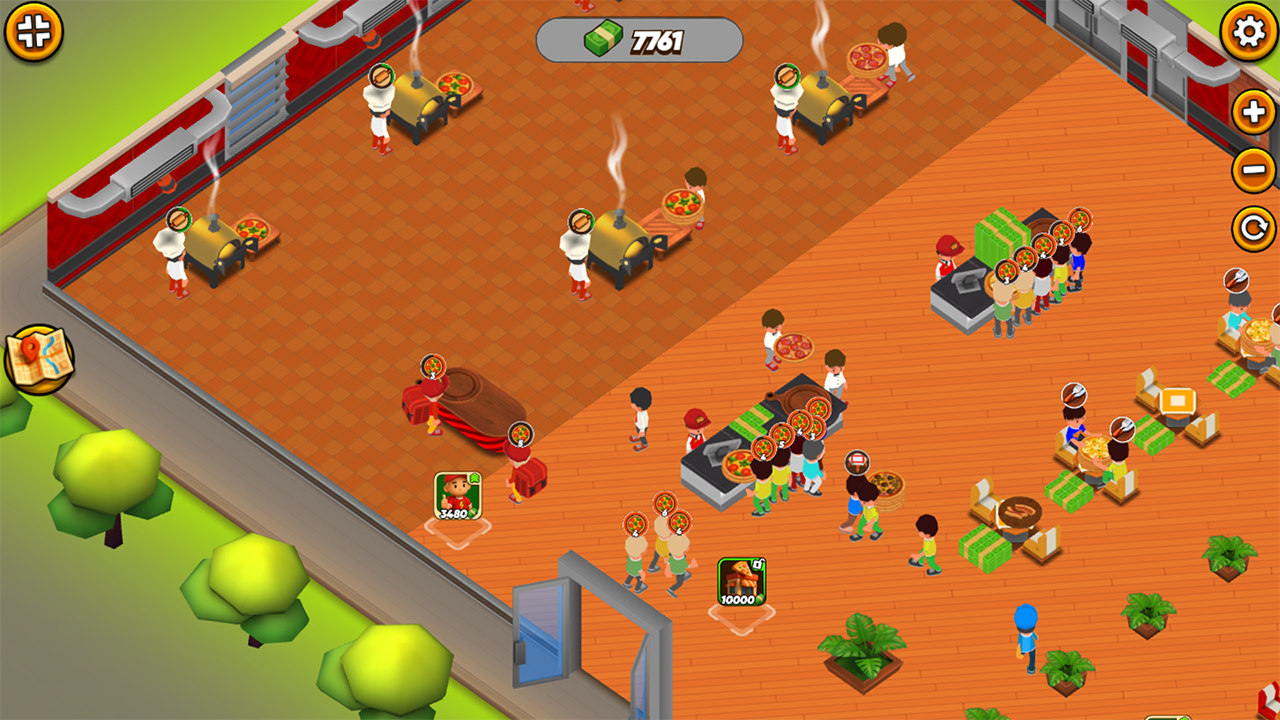Purchase the 10000 pizza oven upgrade

coord(741,582)
